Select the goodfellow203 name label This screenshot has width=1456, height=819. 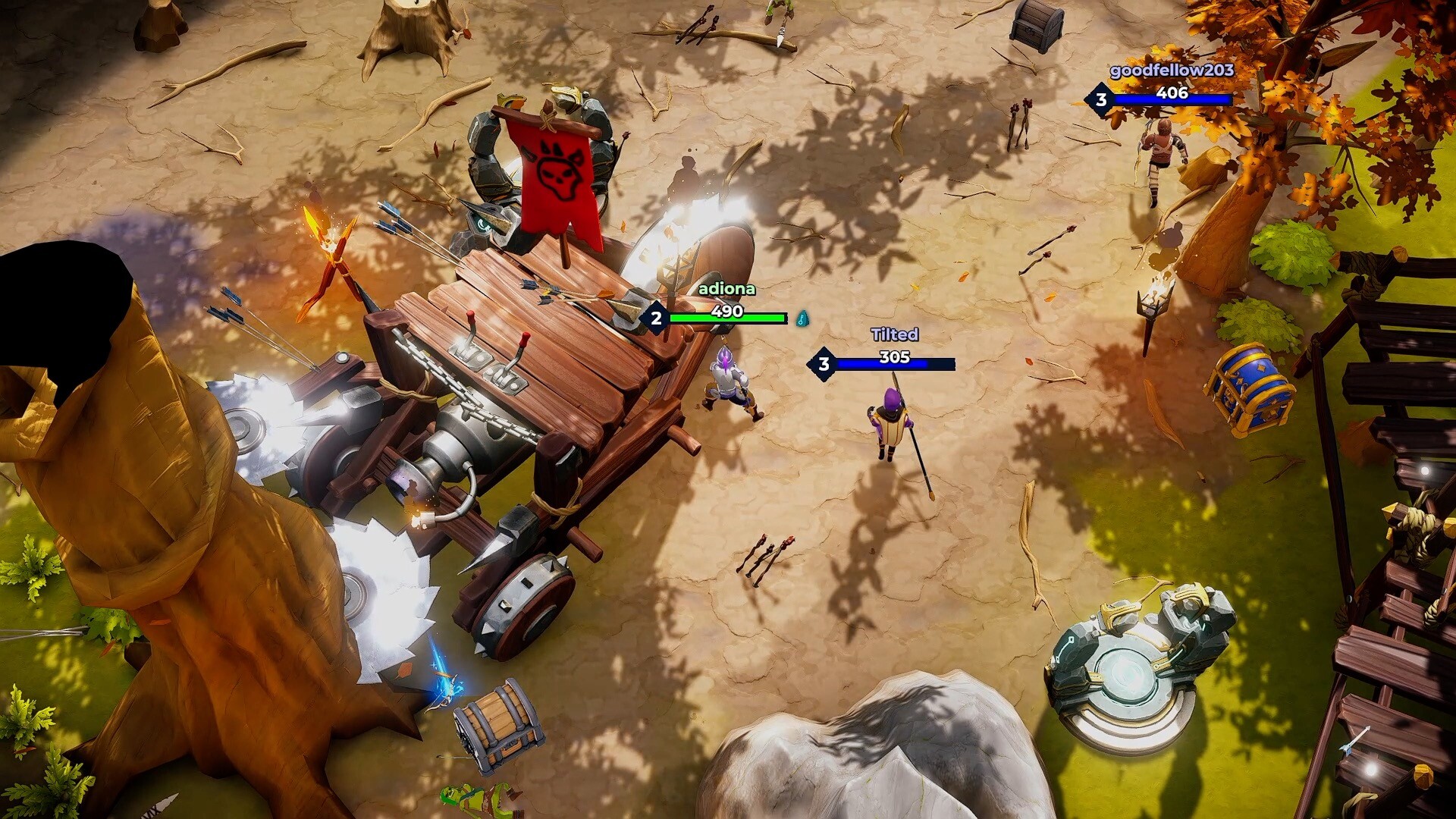click(1174, 72)
